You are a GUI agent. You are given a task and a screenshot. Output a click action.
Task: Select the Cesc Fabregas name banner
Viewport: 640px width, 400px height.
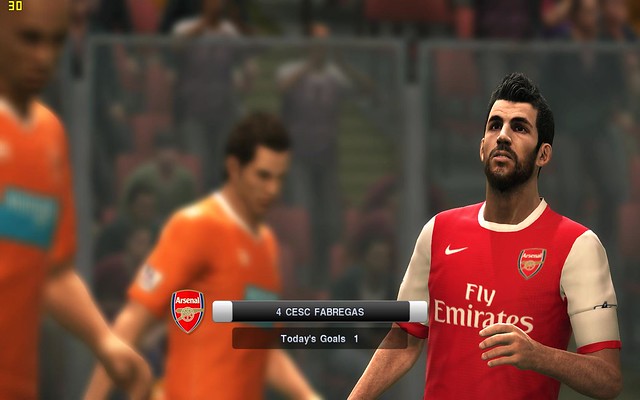point(320,312)
